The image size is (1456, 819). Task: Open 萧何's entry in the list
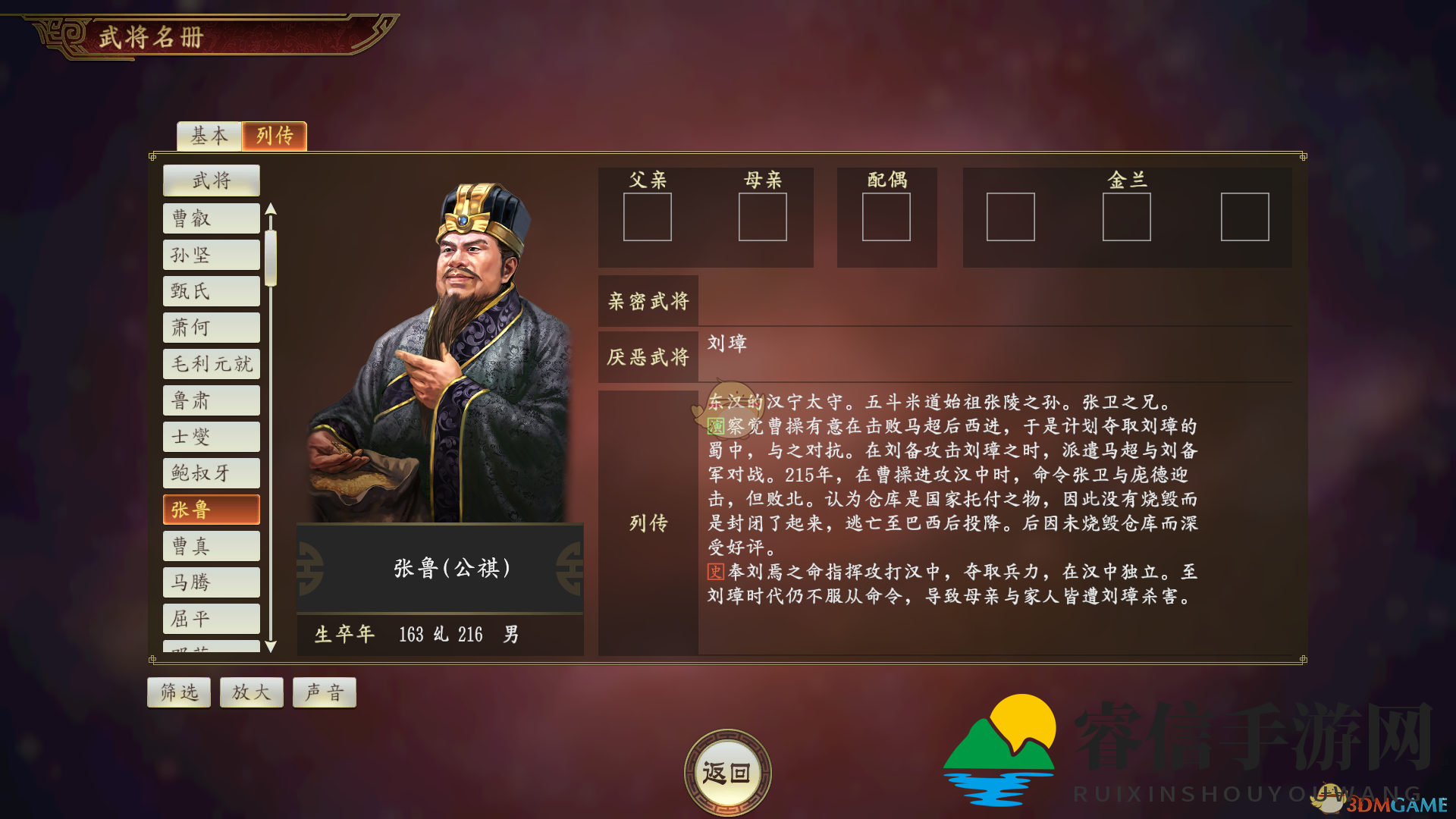[212, 328]
